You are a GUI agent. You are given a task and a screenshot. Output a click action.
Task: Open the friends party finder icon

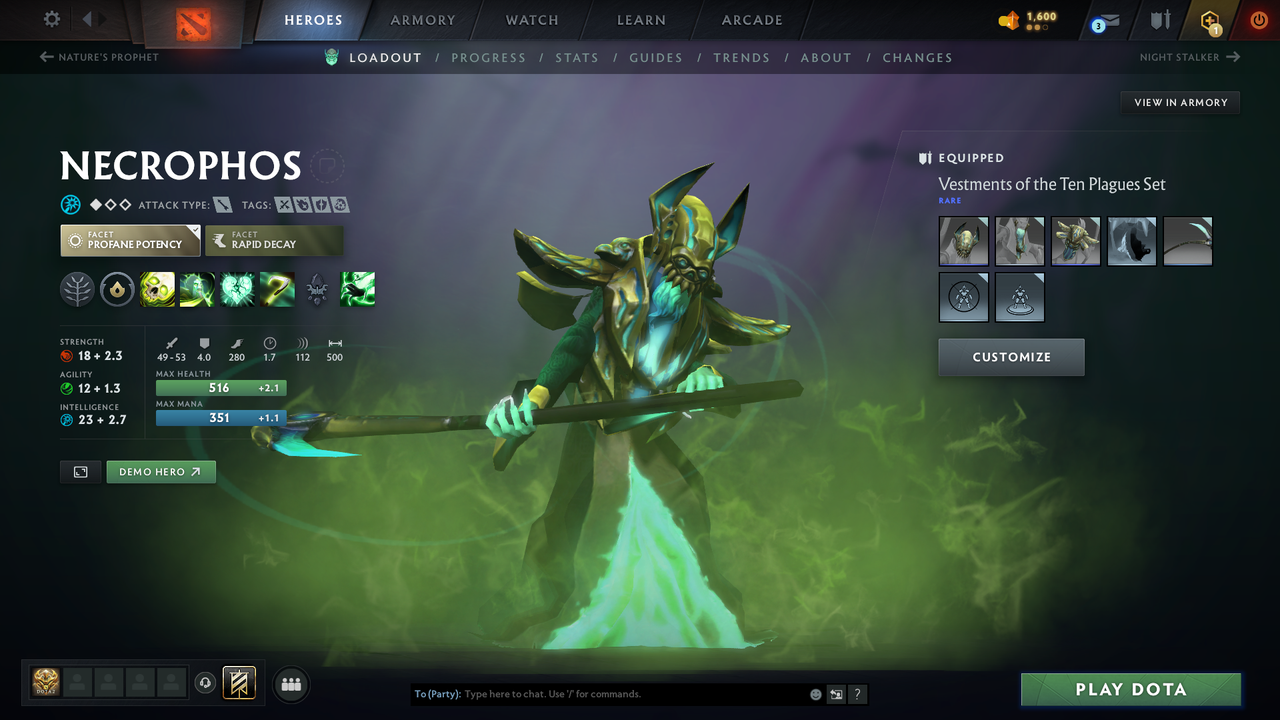point(290,684)
